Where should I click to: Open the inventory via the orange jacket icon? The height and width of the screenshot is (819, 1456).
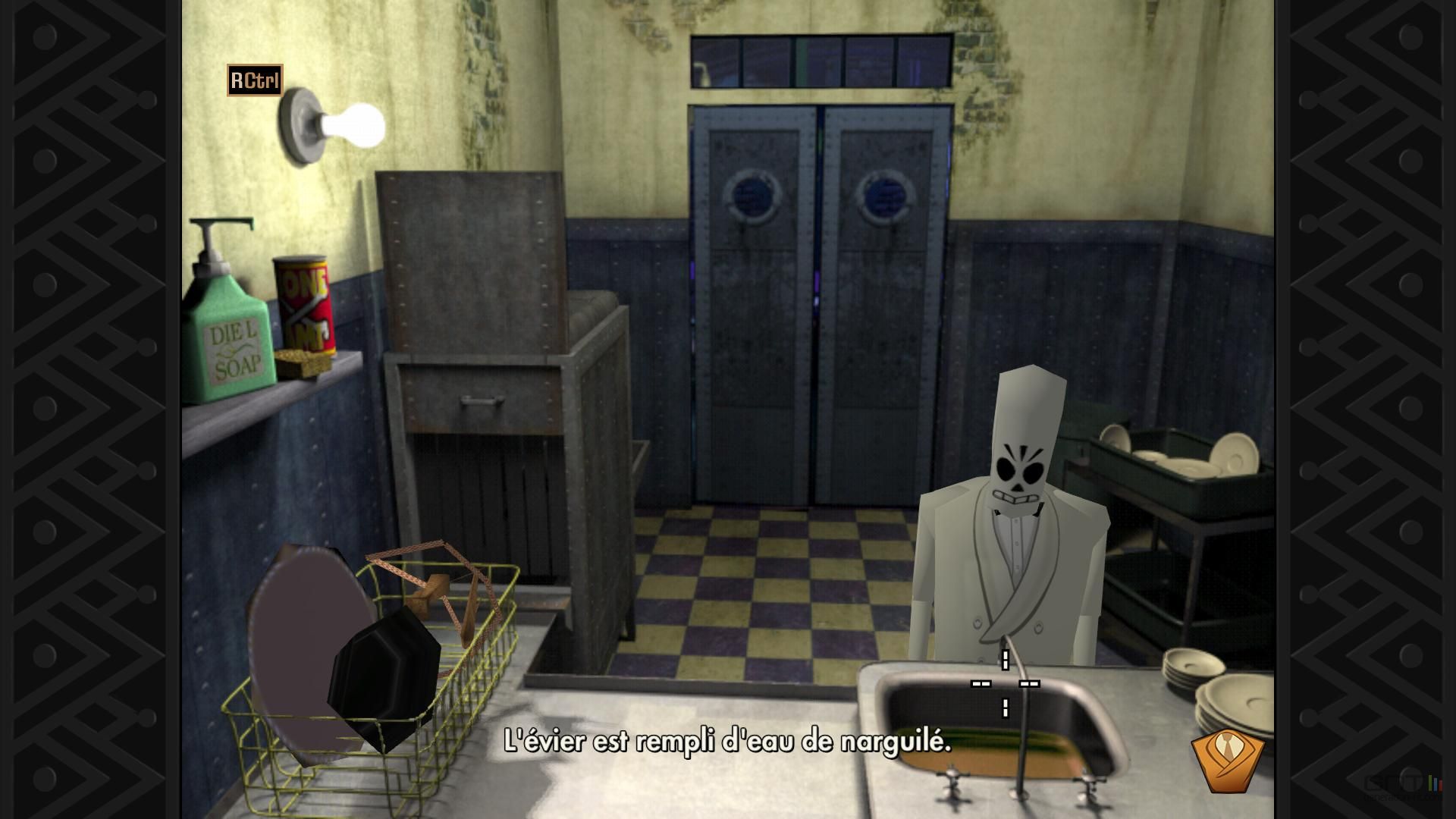(x=1228, y=760)
